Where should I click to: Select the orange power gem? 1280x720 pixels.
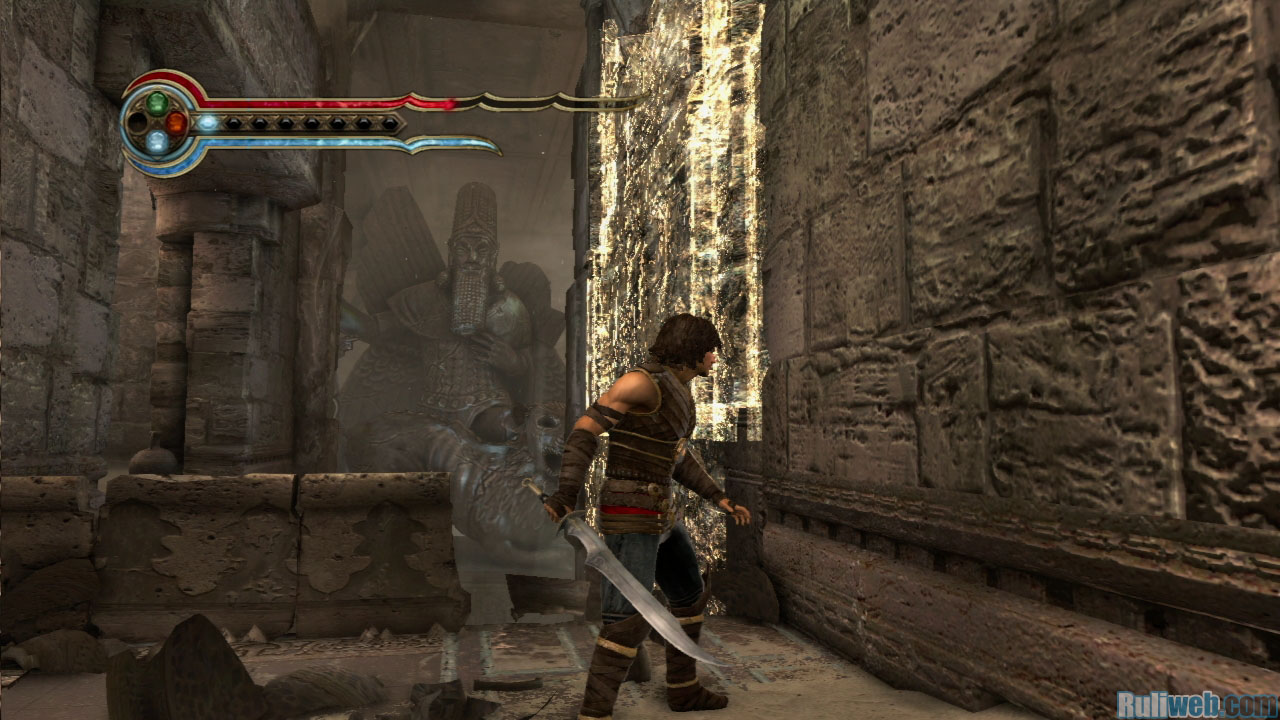(177, 123)
